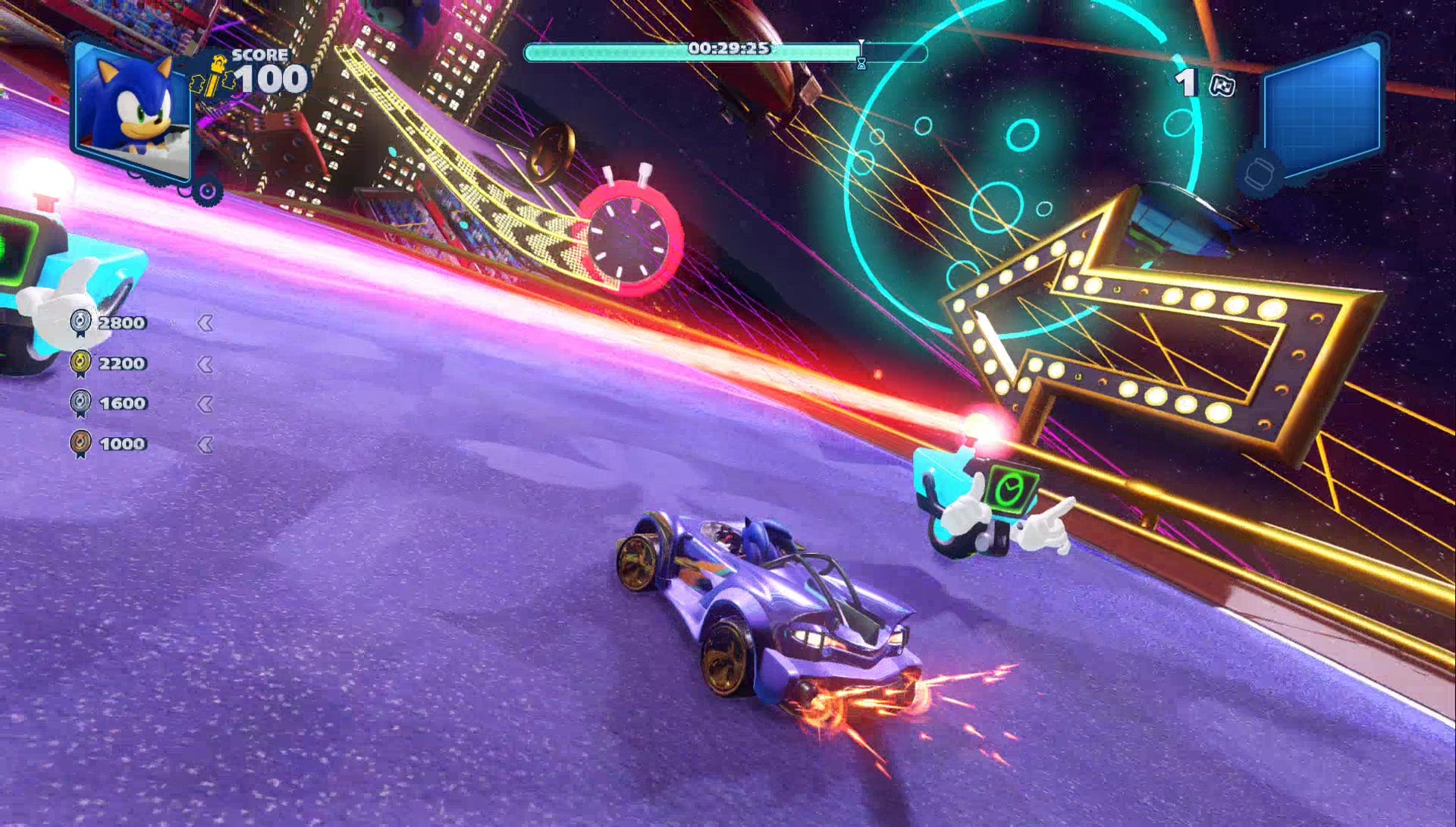Click the platinum medal icon near 2800
1456x827 pixels.
80,322
